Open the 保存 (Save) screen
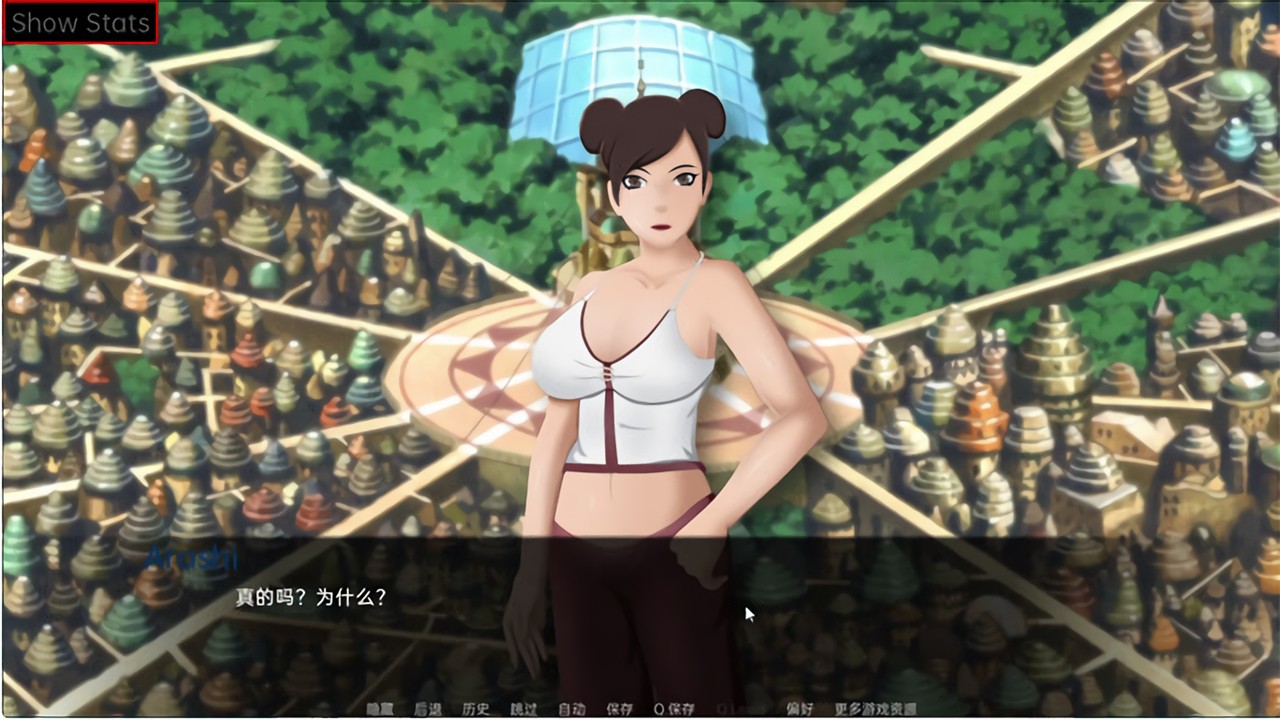 (x=620, y=709)
